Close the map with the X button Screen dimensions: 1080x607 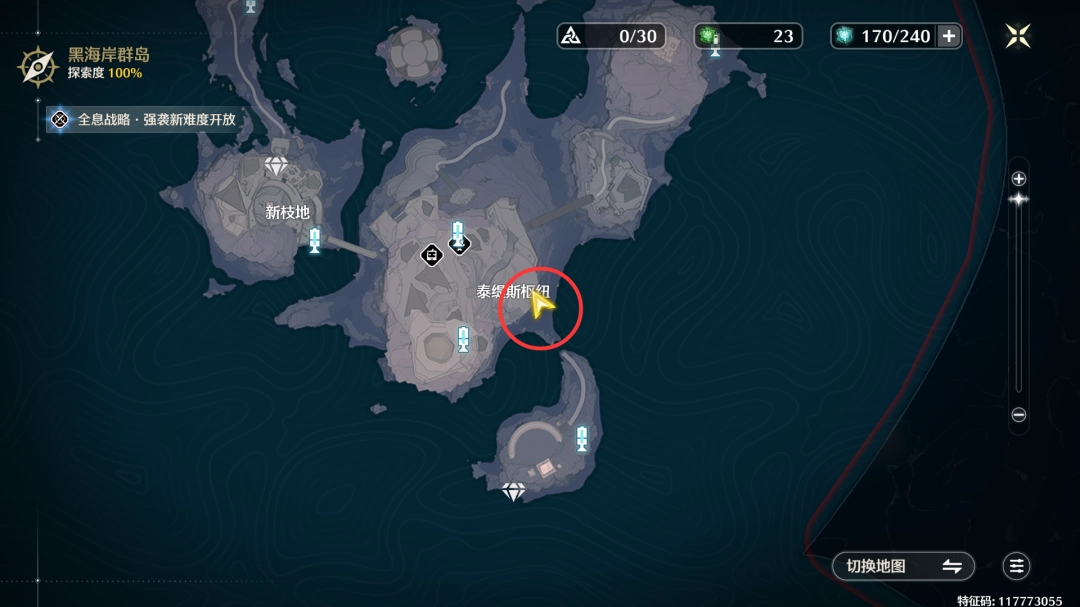point(1018,36)
